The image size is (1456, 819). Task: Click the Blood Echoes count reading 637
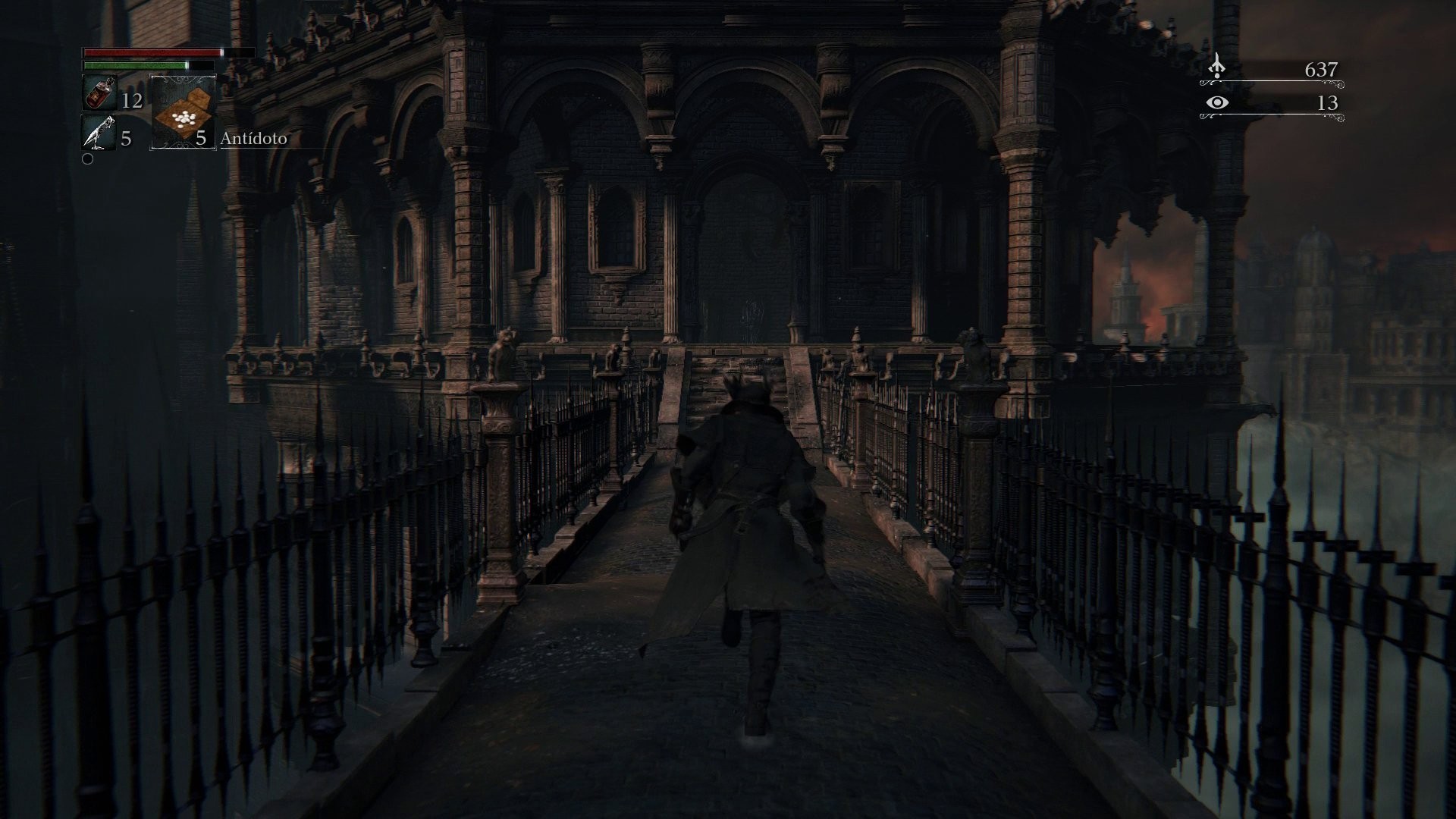[x=1319, y=68]
